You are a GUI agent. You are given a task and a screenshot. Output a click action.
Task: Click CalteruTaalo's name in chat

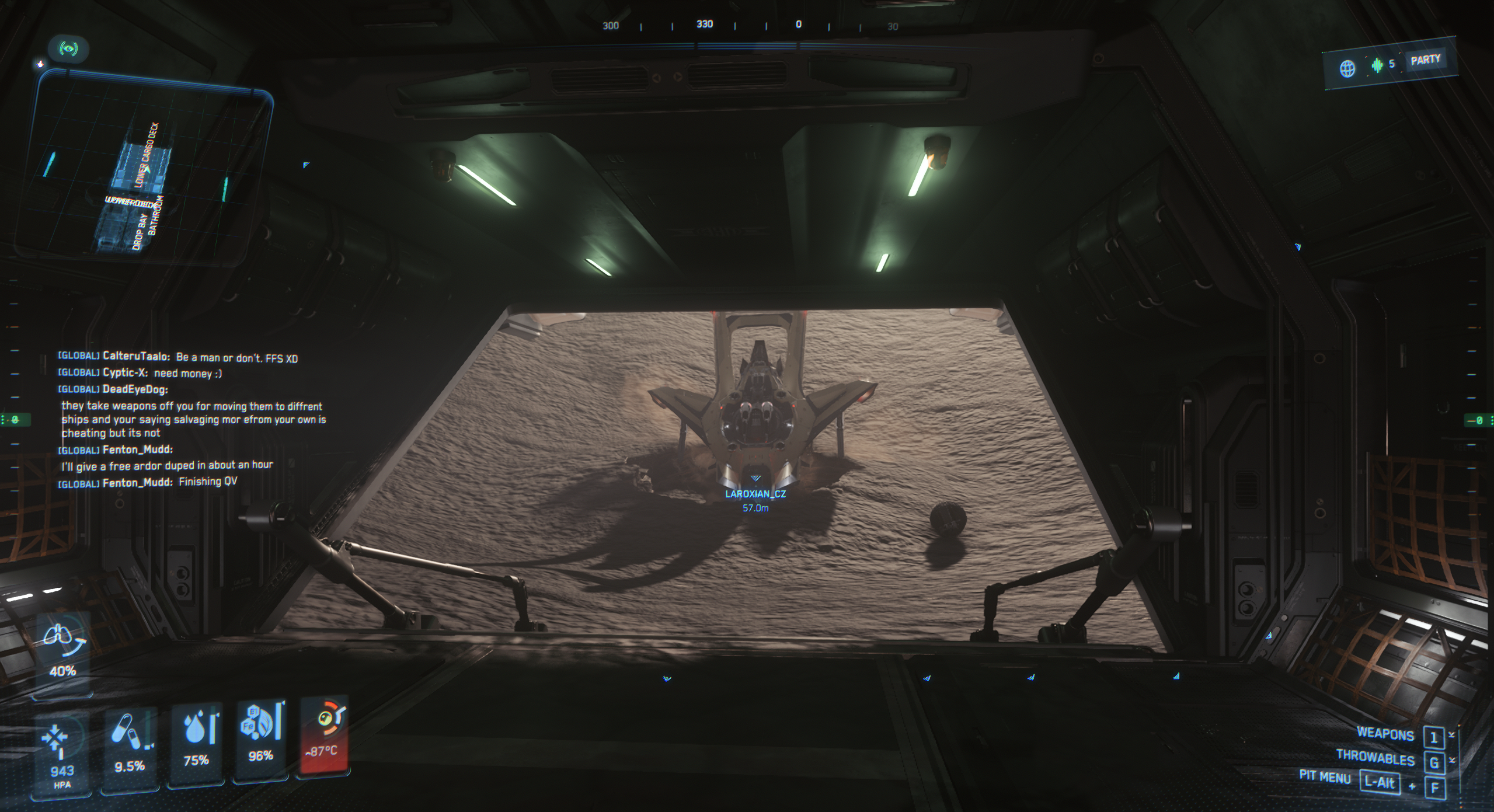click(136, 356)
